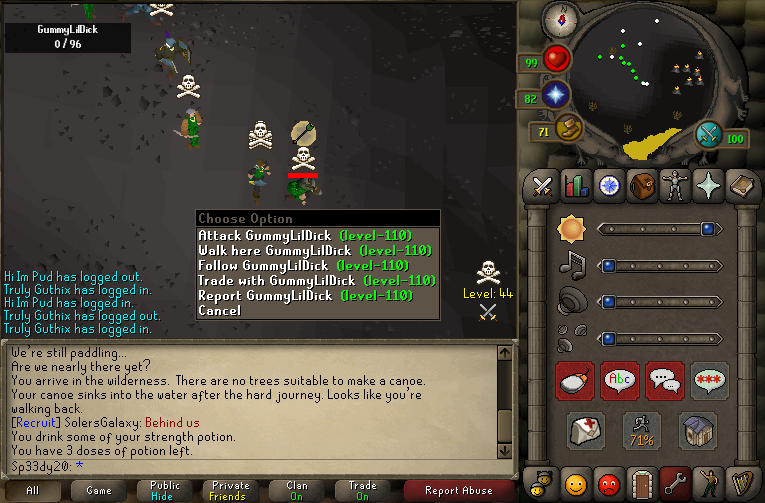Activate the special attack orb

(709, 133)
